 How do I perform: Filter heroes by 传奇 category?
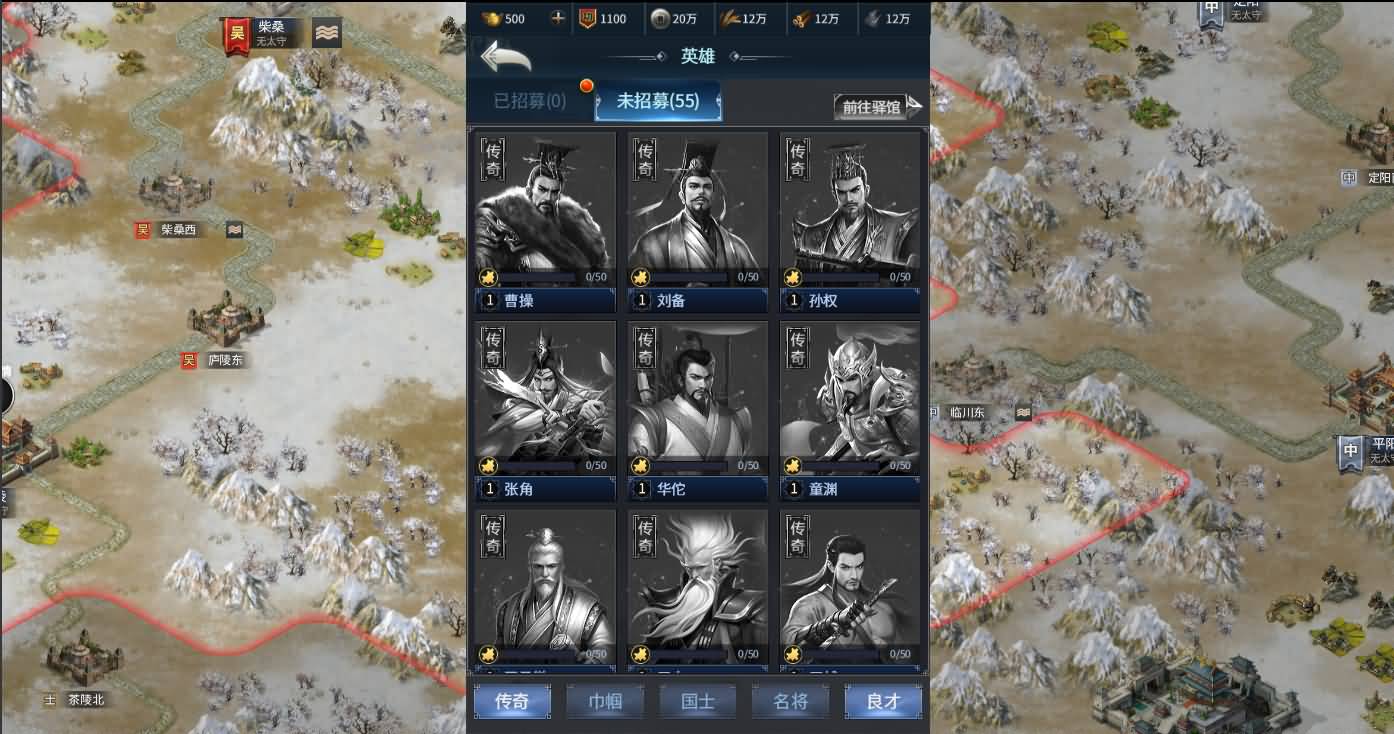[512, 702]
